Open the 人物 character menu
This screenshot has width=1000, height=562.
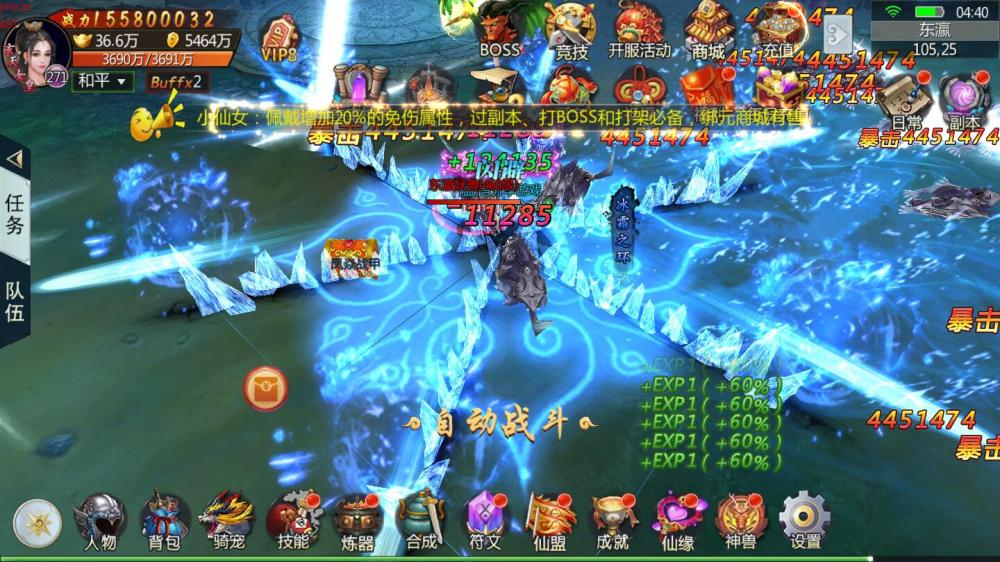(99, 520)
